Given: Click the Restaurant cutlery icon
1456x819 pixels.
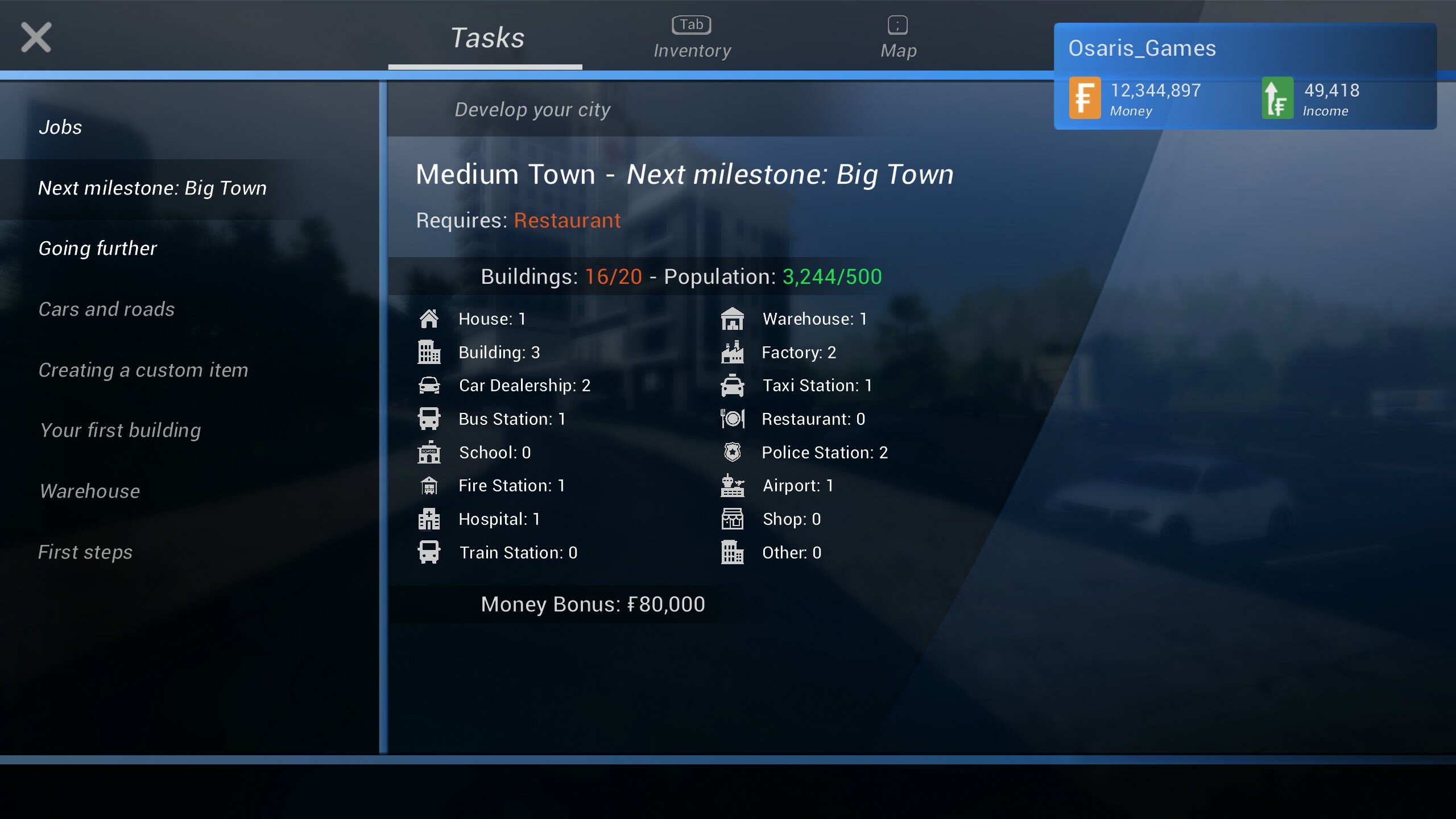Looking at the screenshot, I should [734, 419].
